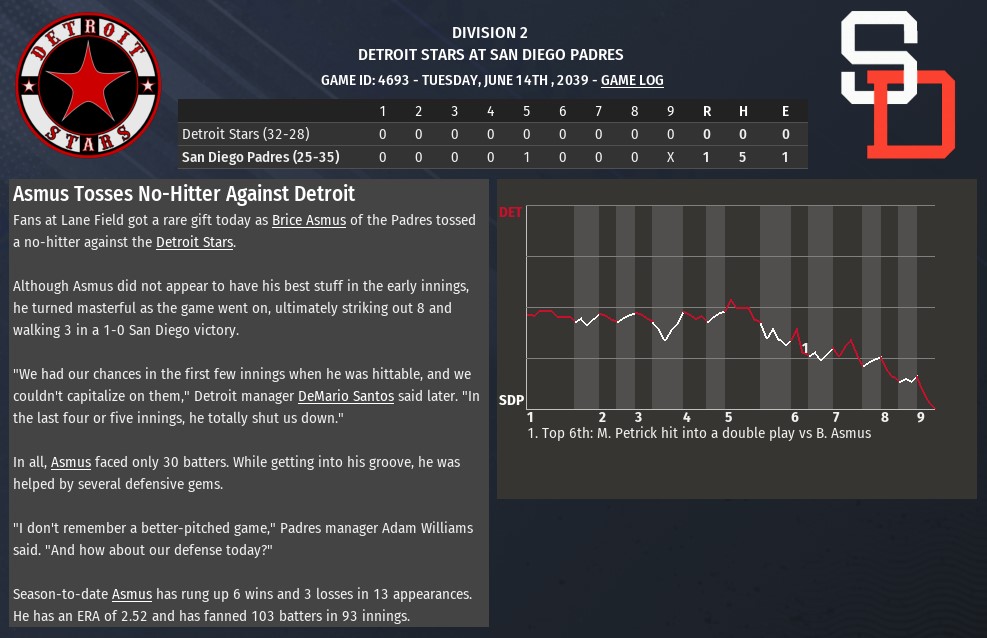Select Asmus link after "Season-to-date"
987x638 pixels.
(x=132, y=594)
